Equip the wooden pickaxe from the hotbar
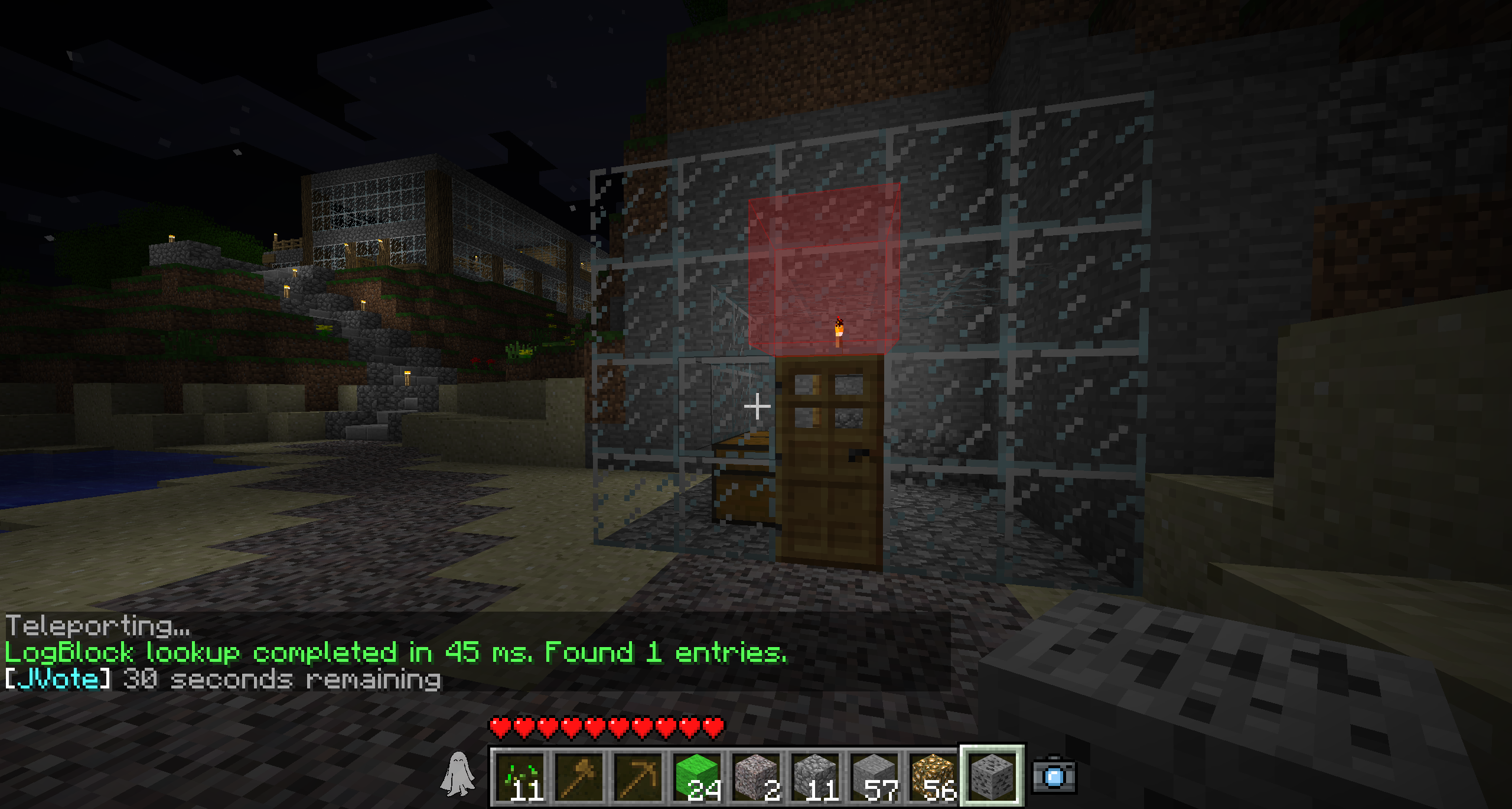 coord(638,776)
